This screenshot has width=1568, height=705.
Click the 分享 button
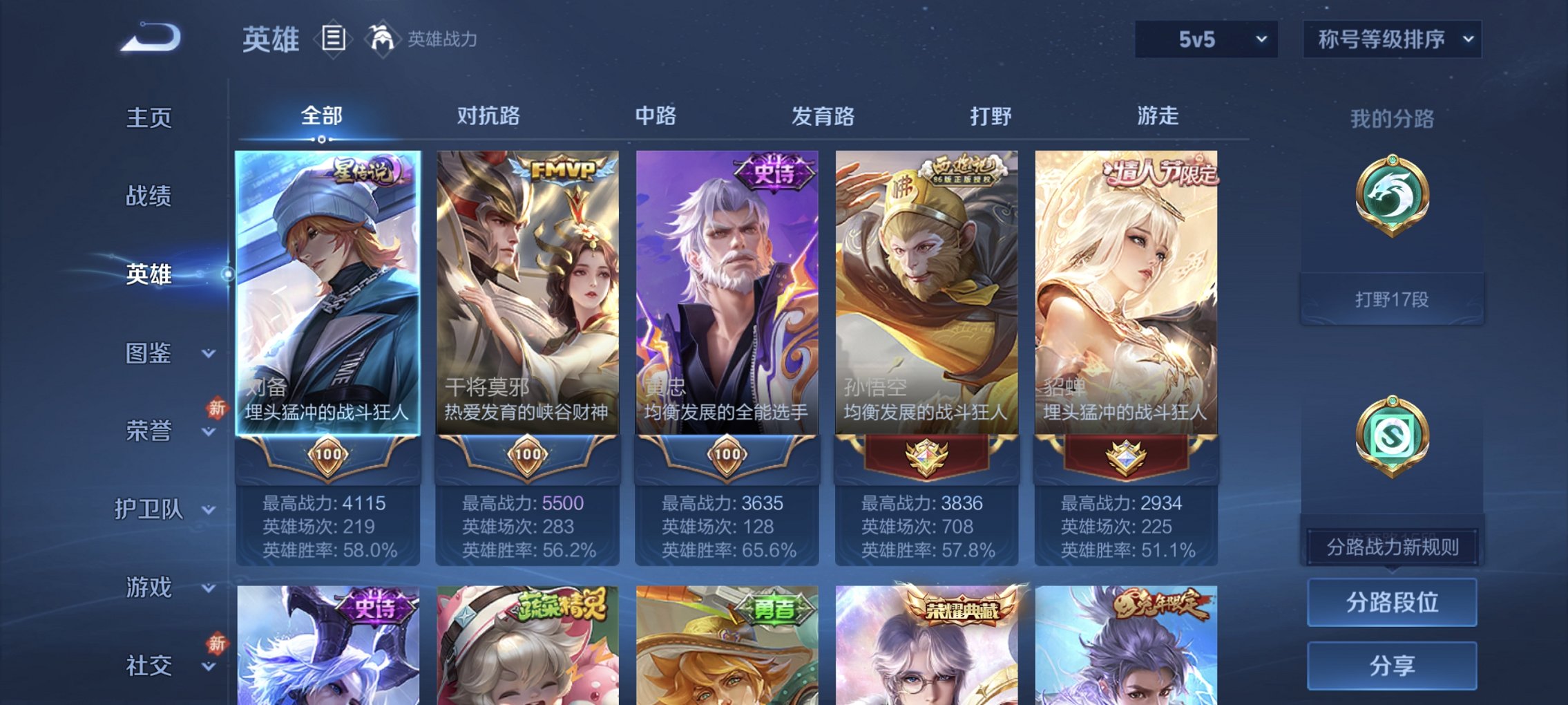click(x=1392, y=665)
